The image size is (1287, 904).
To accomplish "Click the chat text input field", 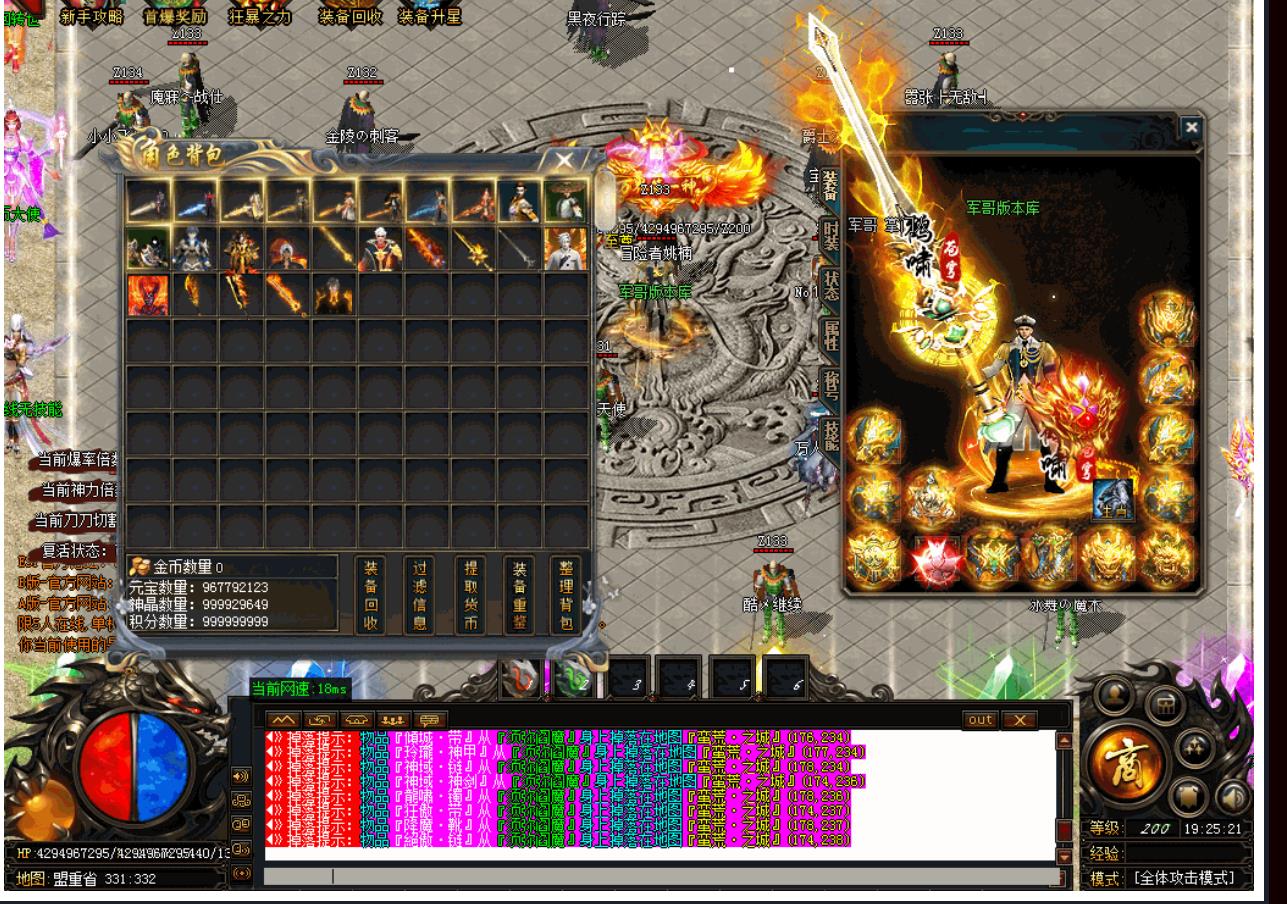I will [x=660, y=876].
